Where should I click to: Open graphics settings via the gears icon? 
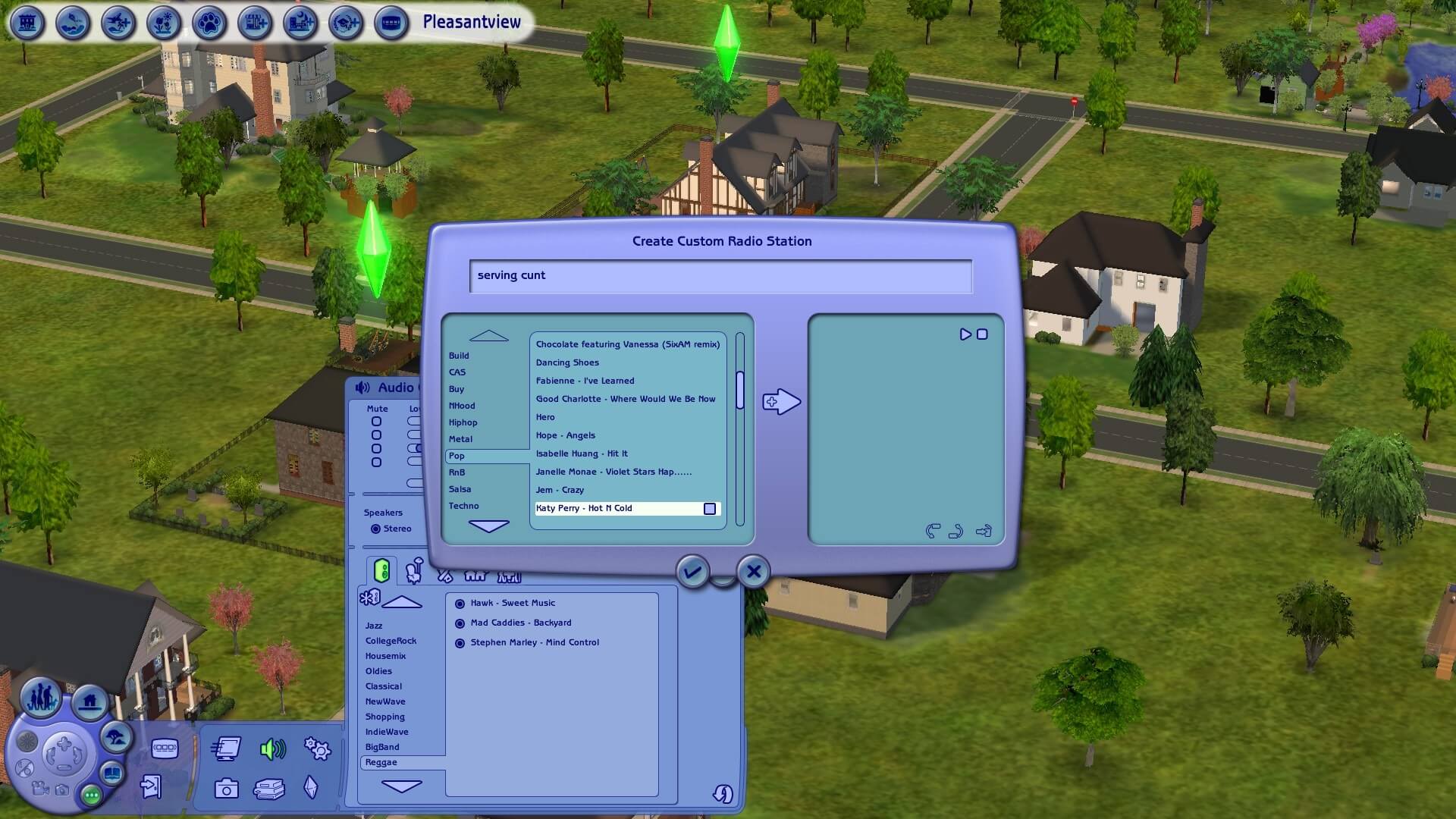[317, 748]
